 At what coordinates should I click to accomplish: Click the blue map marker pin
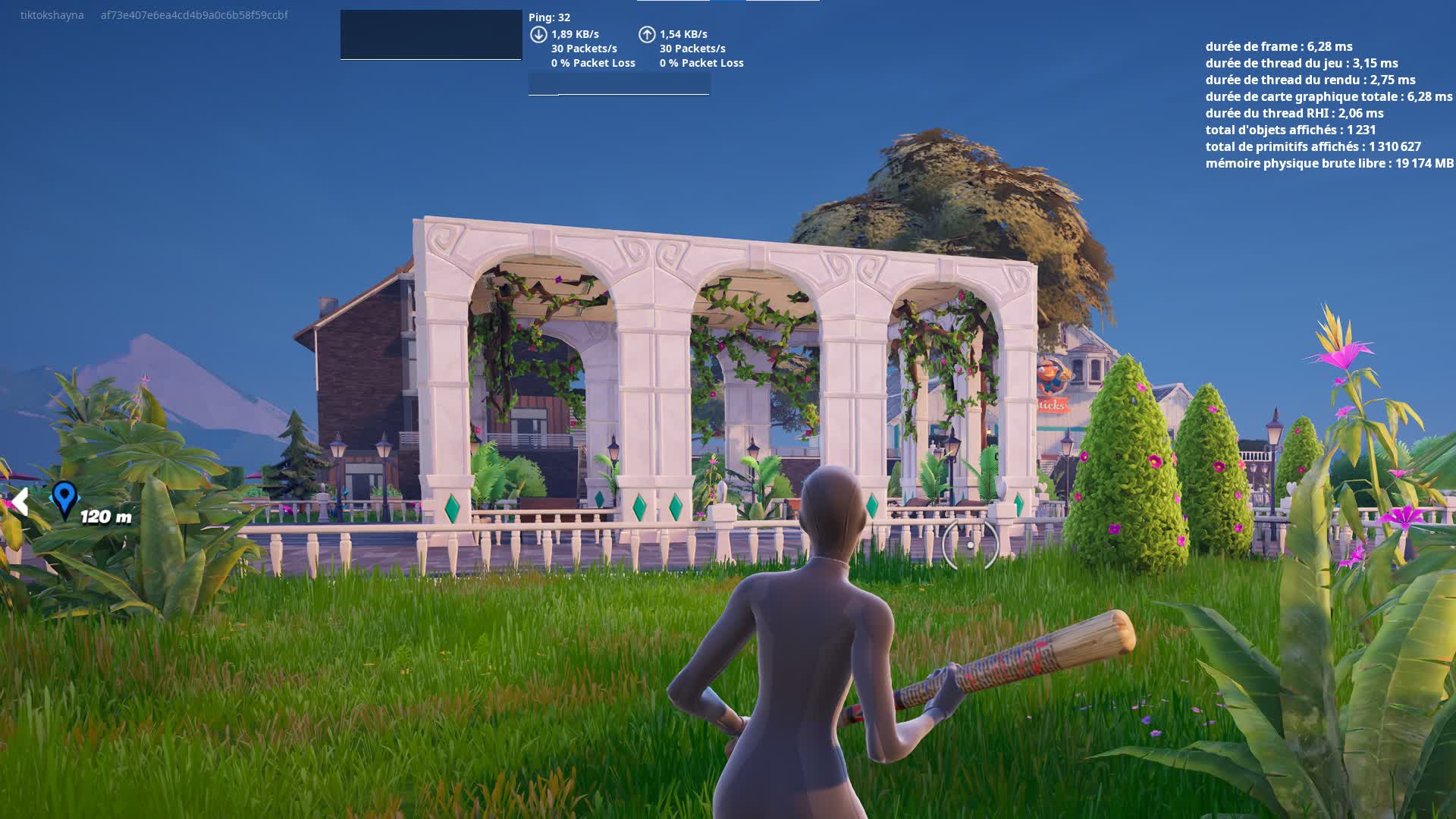64,498
